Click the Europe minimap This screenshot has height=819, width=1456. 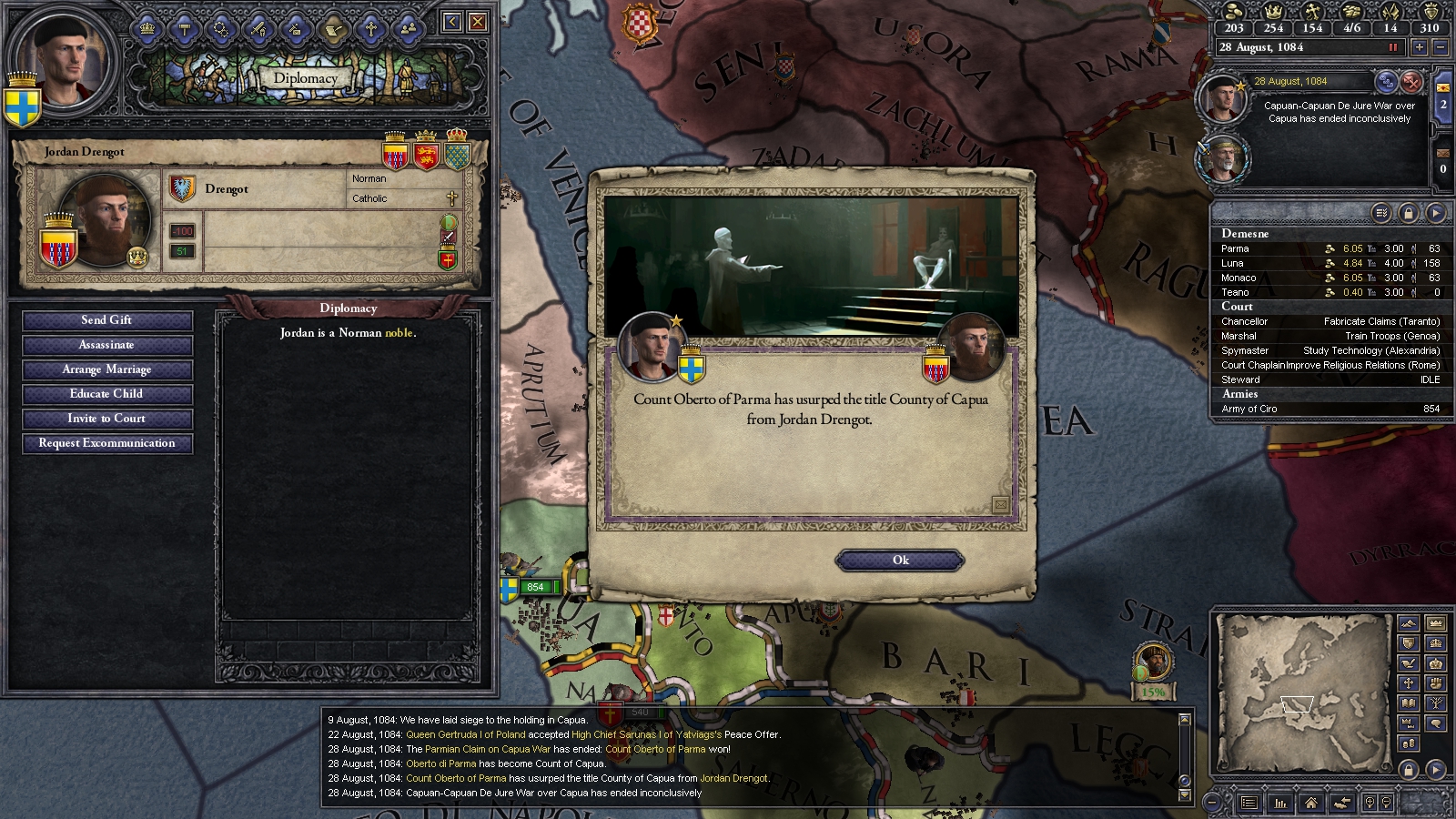1301,692
